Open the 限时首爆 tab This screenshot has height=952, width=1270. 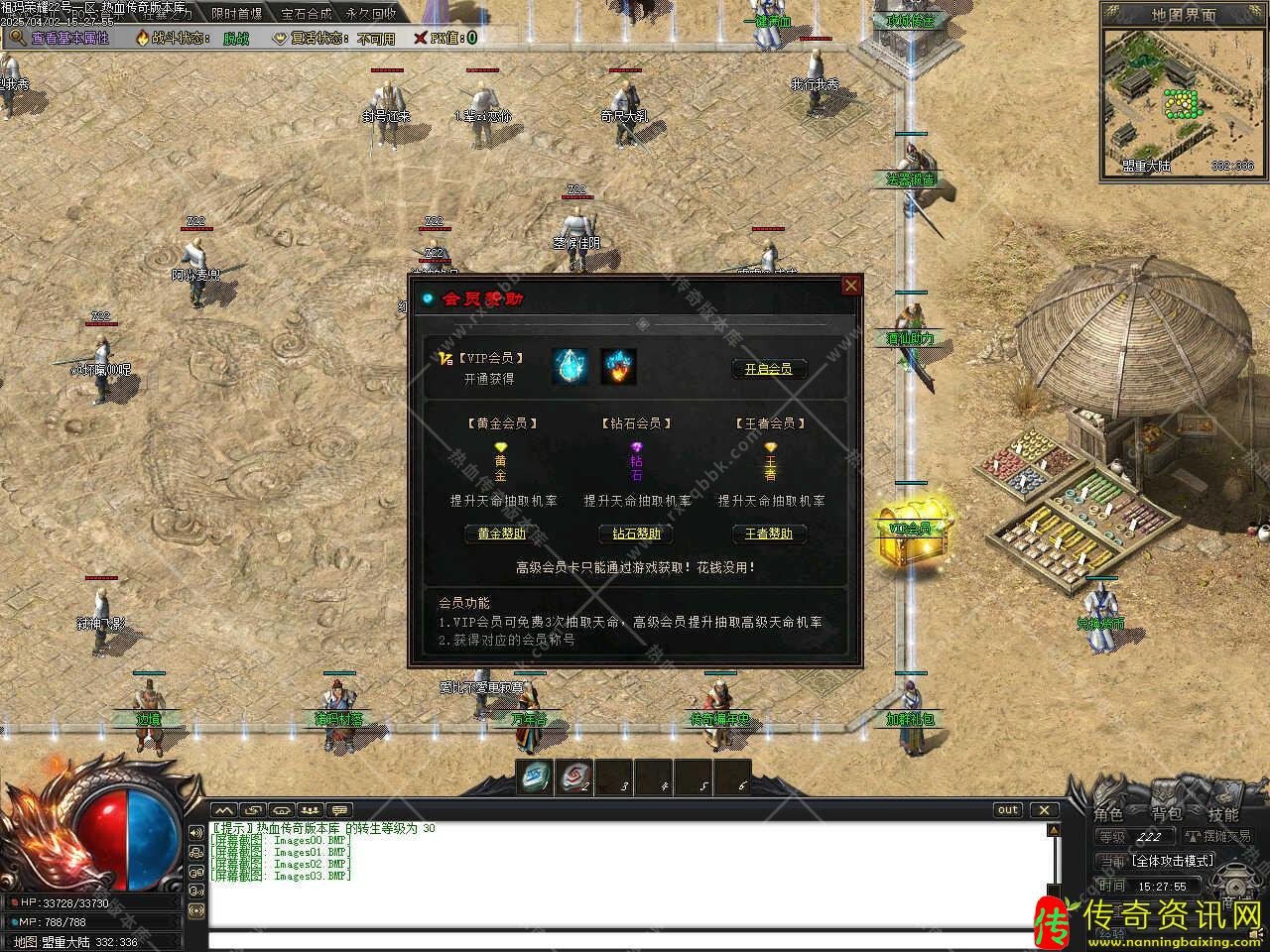236,14
